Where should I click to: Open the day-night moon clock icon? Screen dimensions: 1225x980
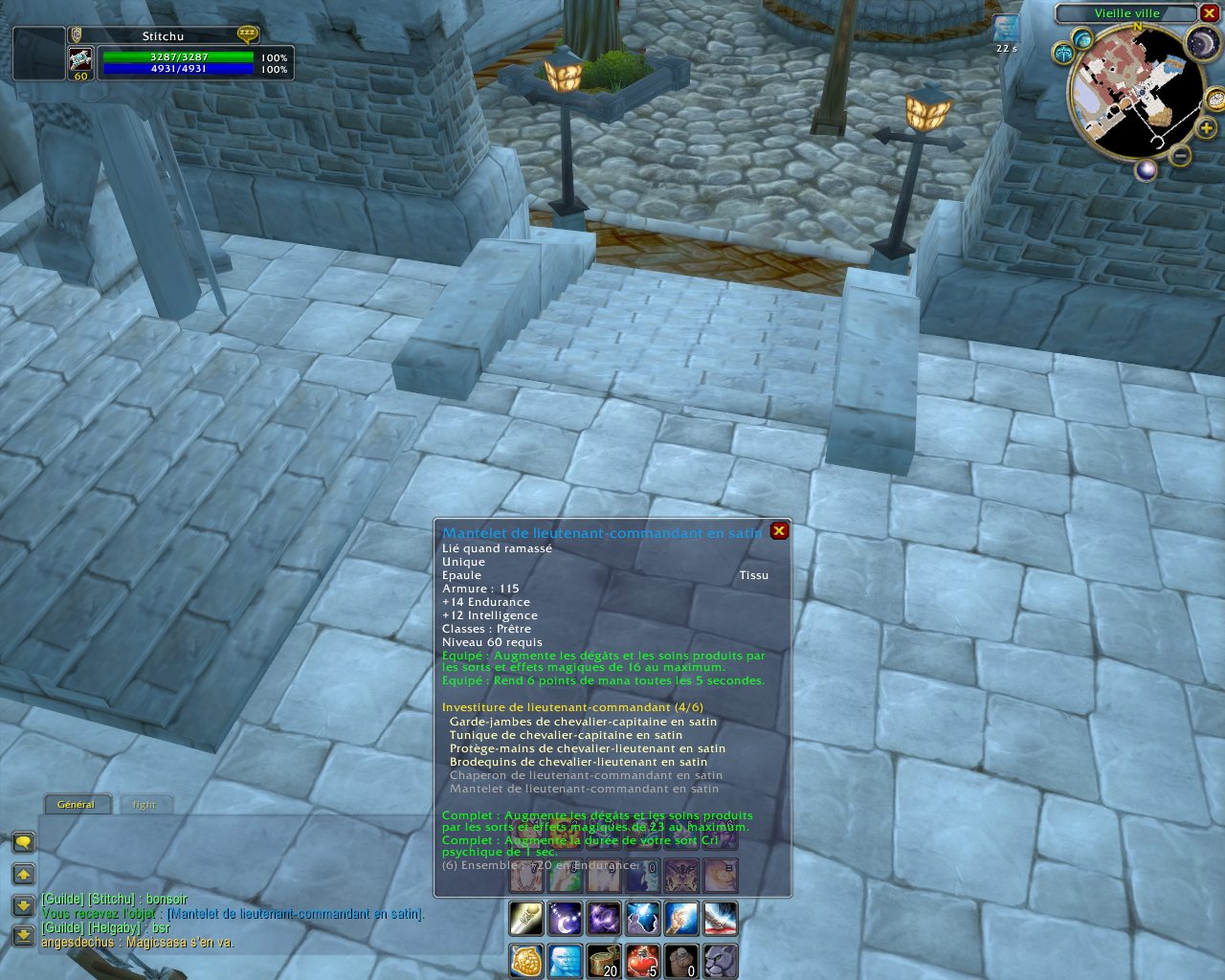pos(1202,43)
